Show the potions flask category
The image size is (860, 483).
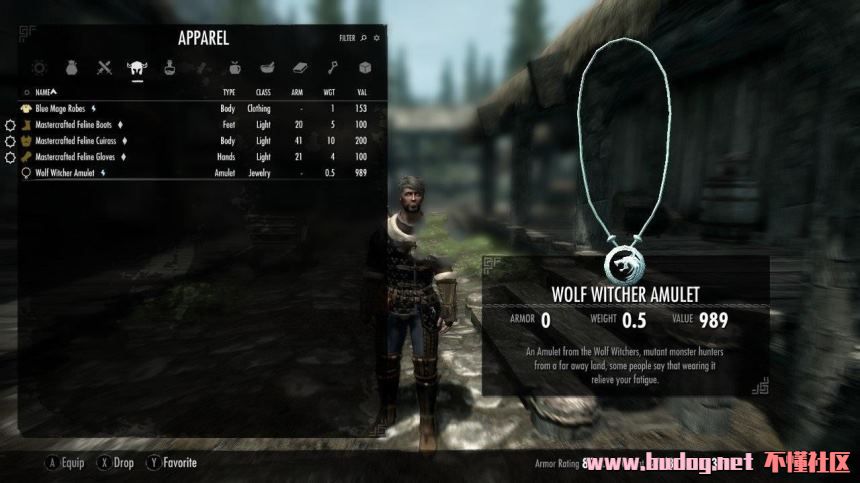click(x=169, y=68)
